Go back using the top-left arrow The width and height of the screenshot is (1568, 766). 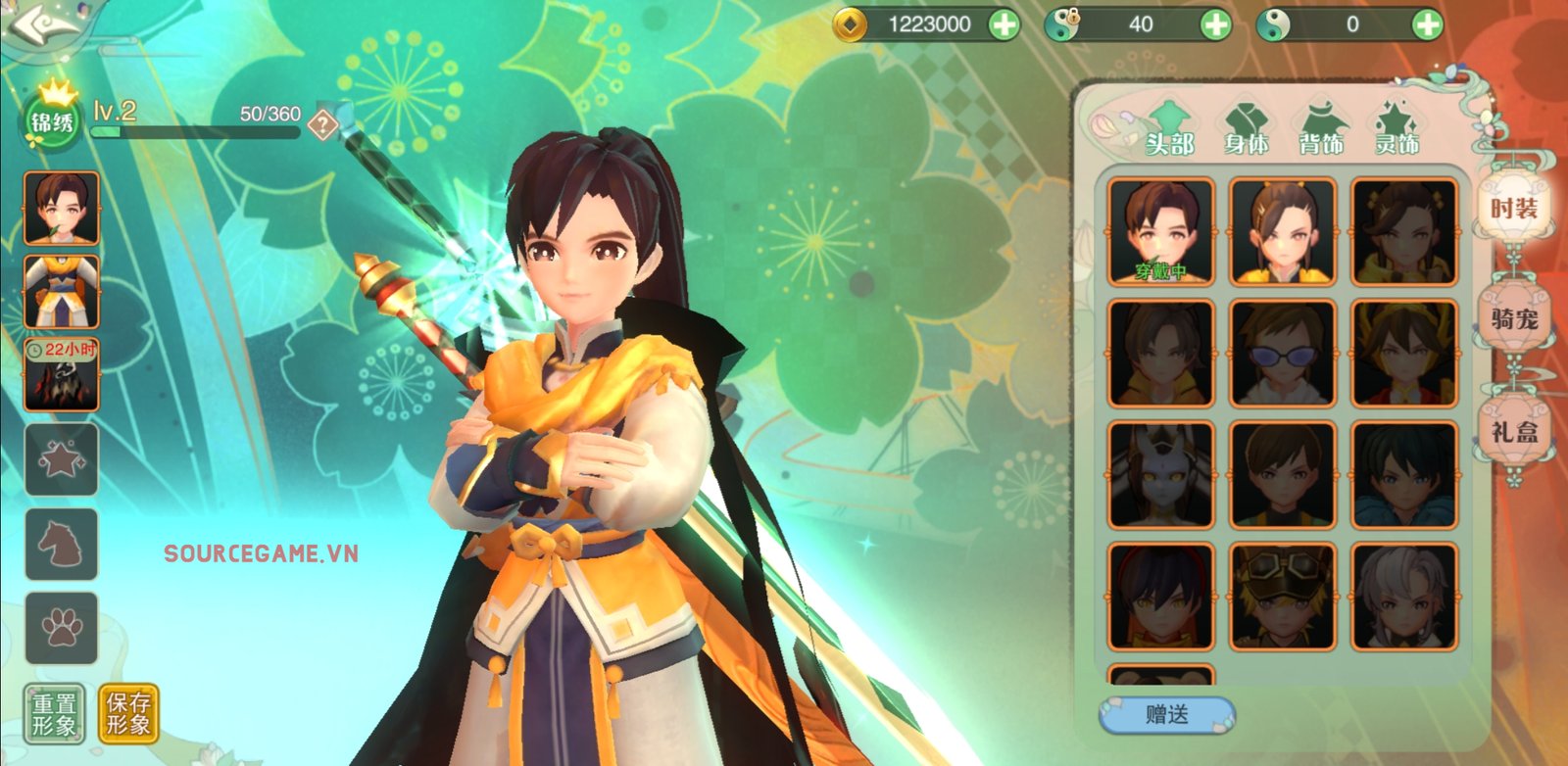click(x=39, y=24)
